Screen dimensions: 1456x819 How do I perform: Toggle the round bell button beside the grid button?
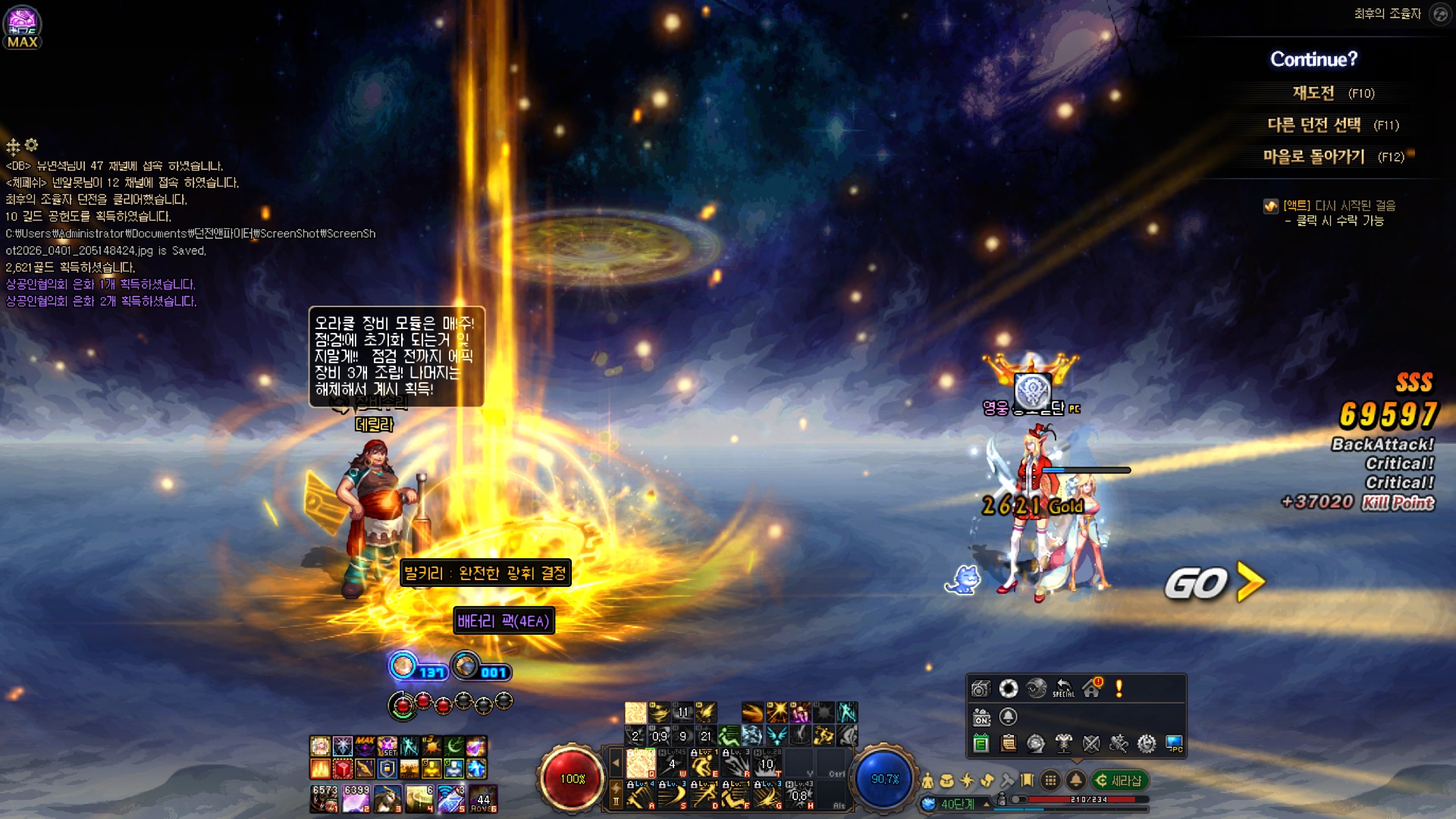click(x=1075, y=780)
